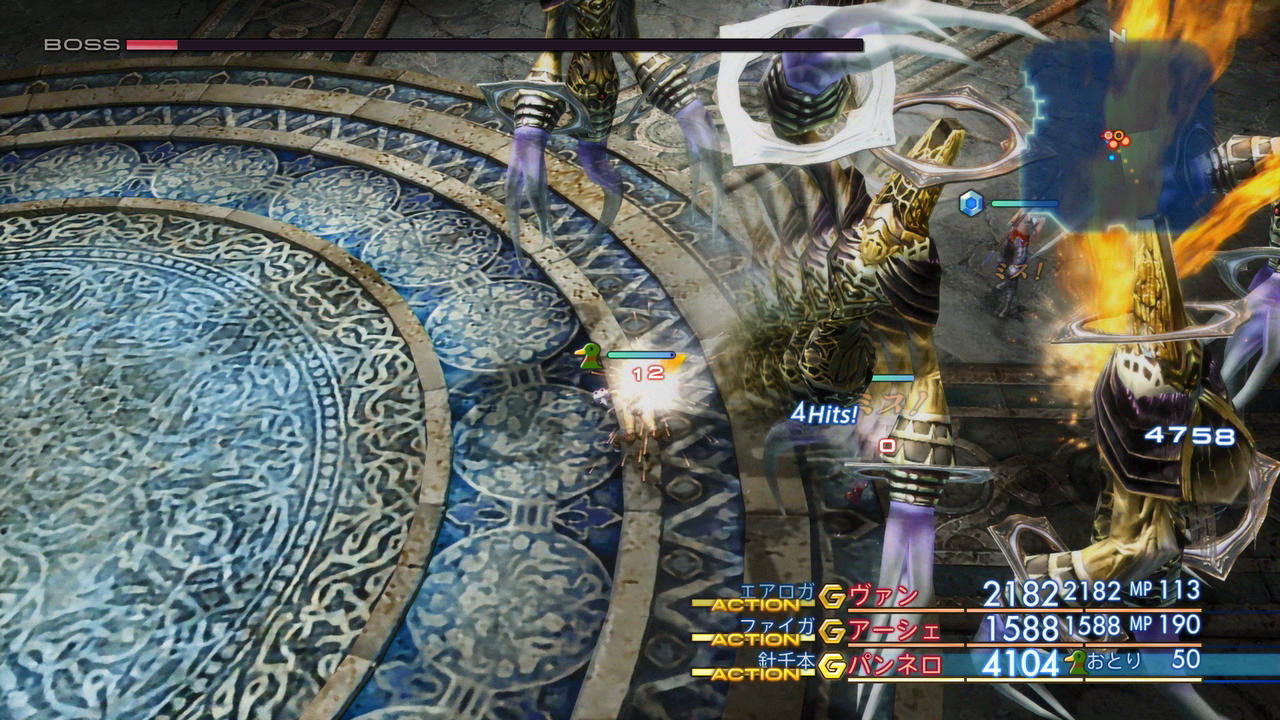Toggle the gambit G icon beside パンネロ
The image size is (1280, 720).
(x=832, y=665)
